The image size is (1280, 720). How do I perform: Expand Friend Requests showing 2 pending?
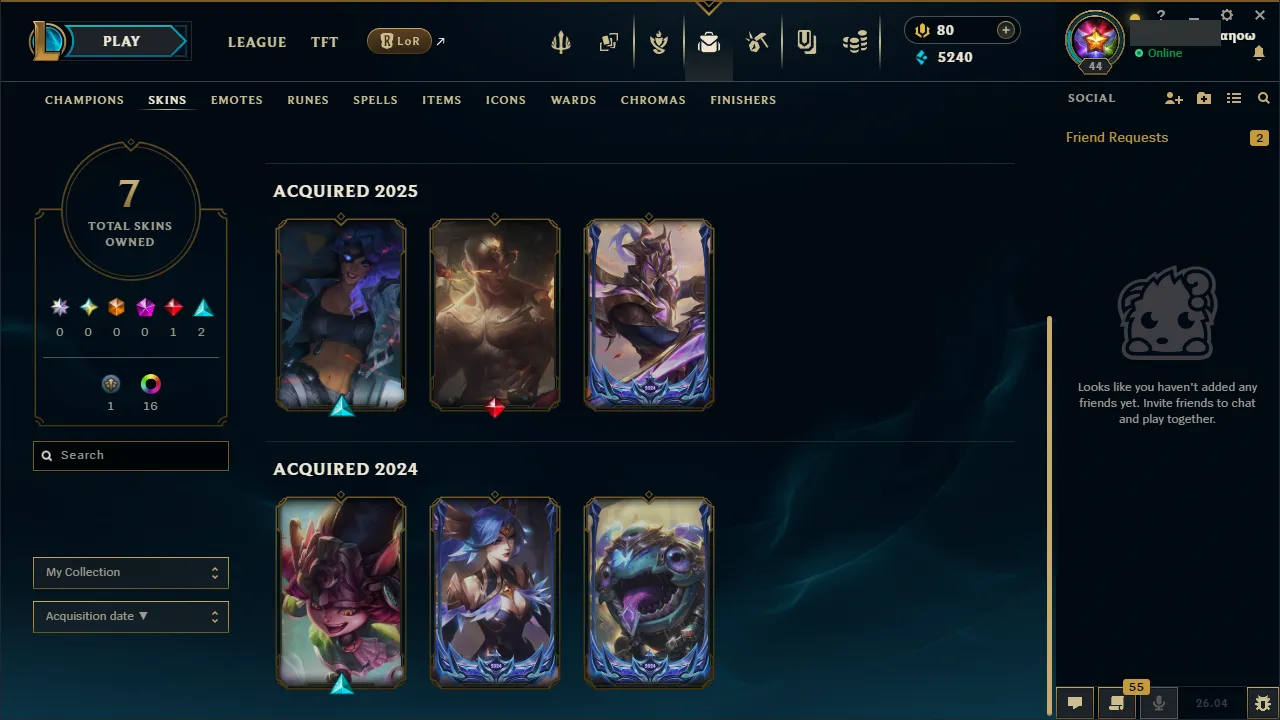[1117, 137]
